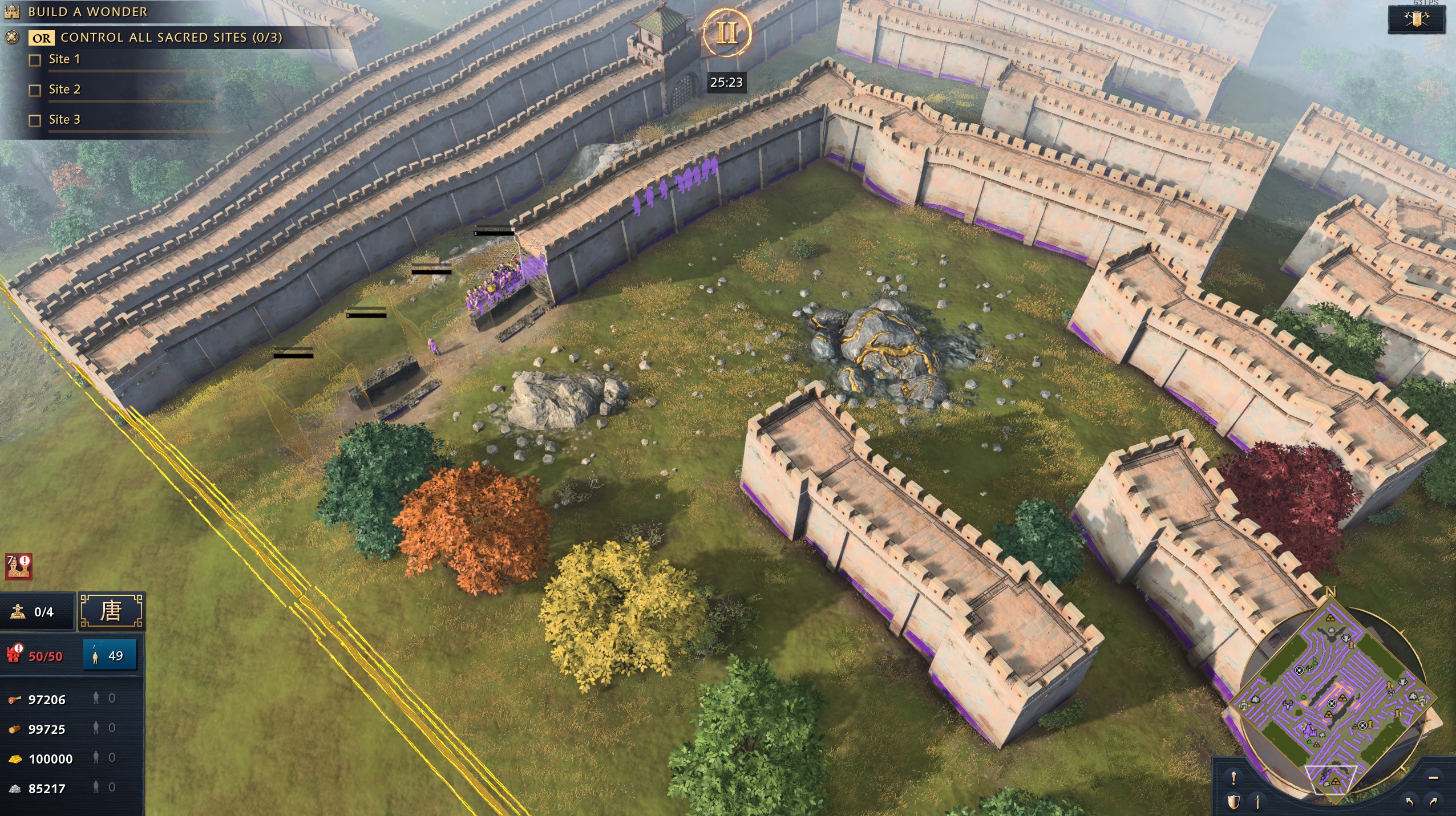Screen dimensions: 1456x816
Task: Check the Site 2 checkbox
Action: click(x=34, y=89)
